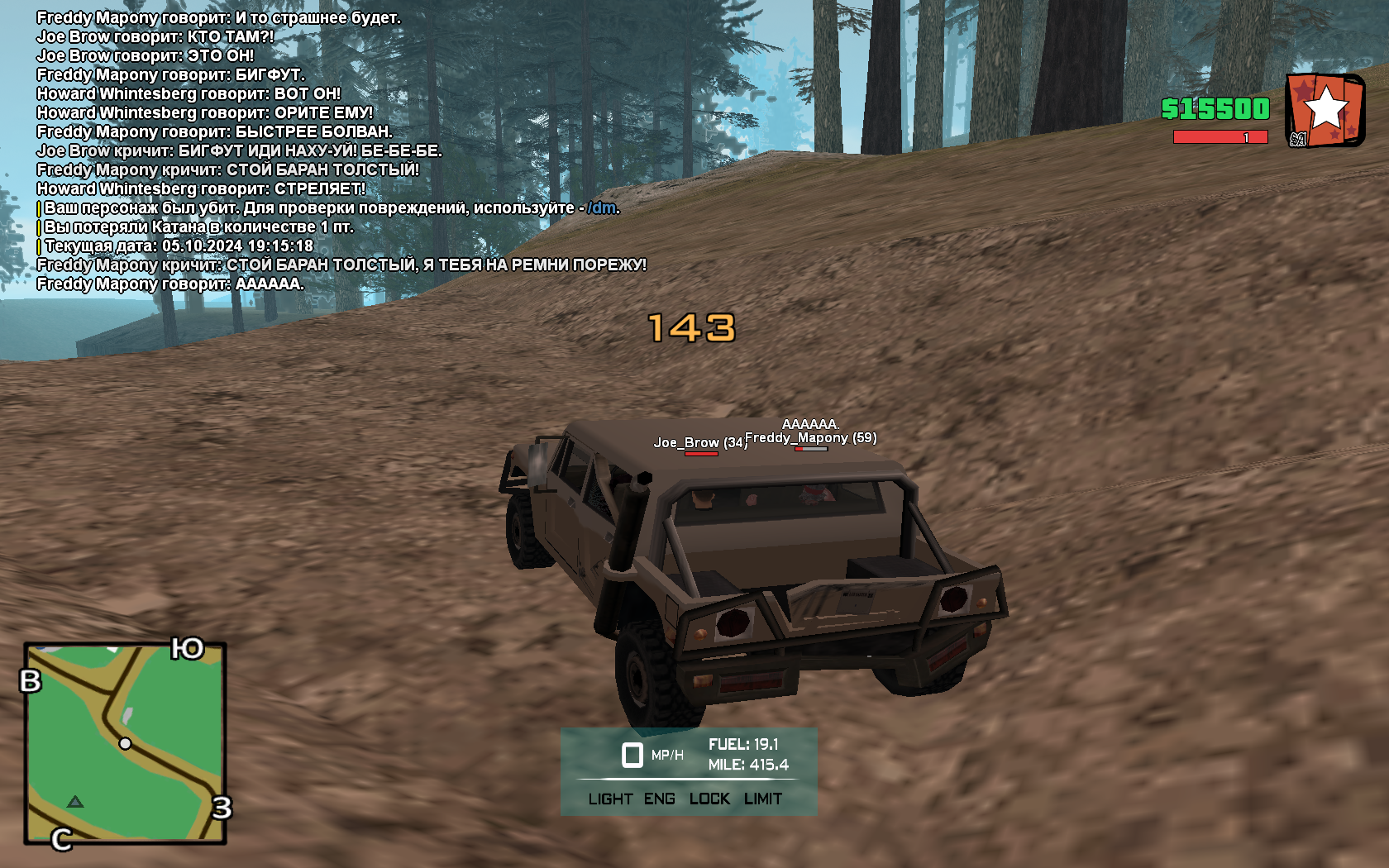Toggle the LIGHT indicator on speedometer
The height and width of the screenshot is (868, 1389).
pos(610,799)
